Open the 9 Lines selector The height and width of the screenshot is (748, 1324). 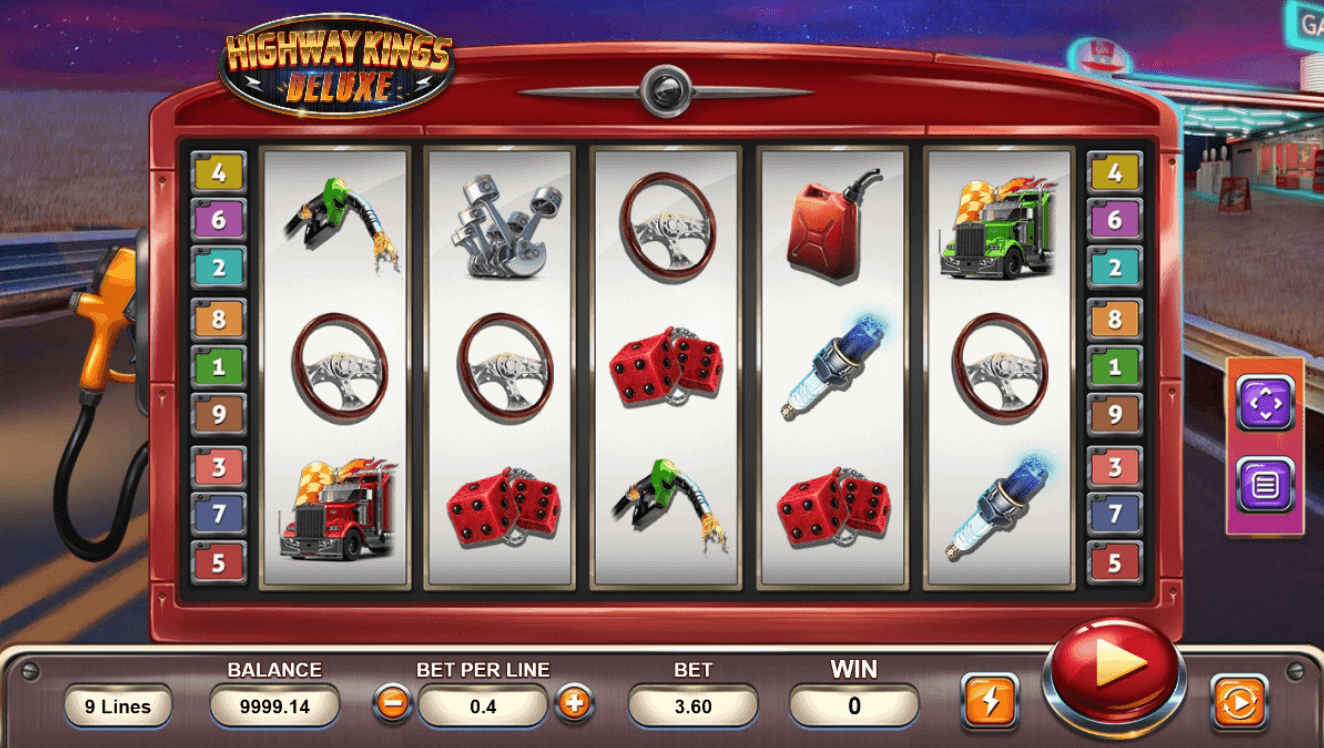click(x=117, y=705)
